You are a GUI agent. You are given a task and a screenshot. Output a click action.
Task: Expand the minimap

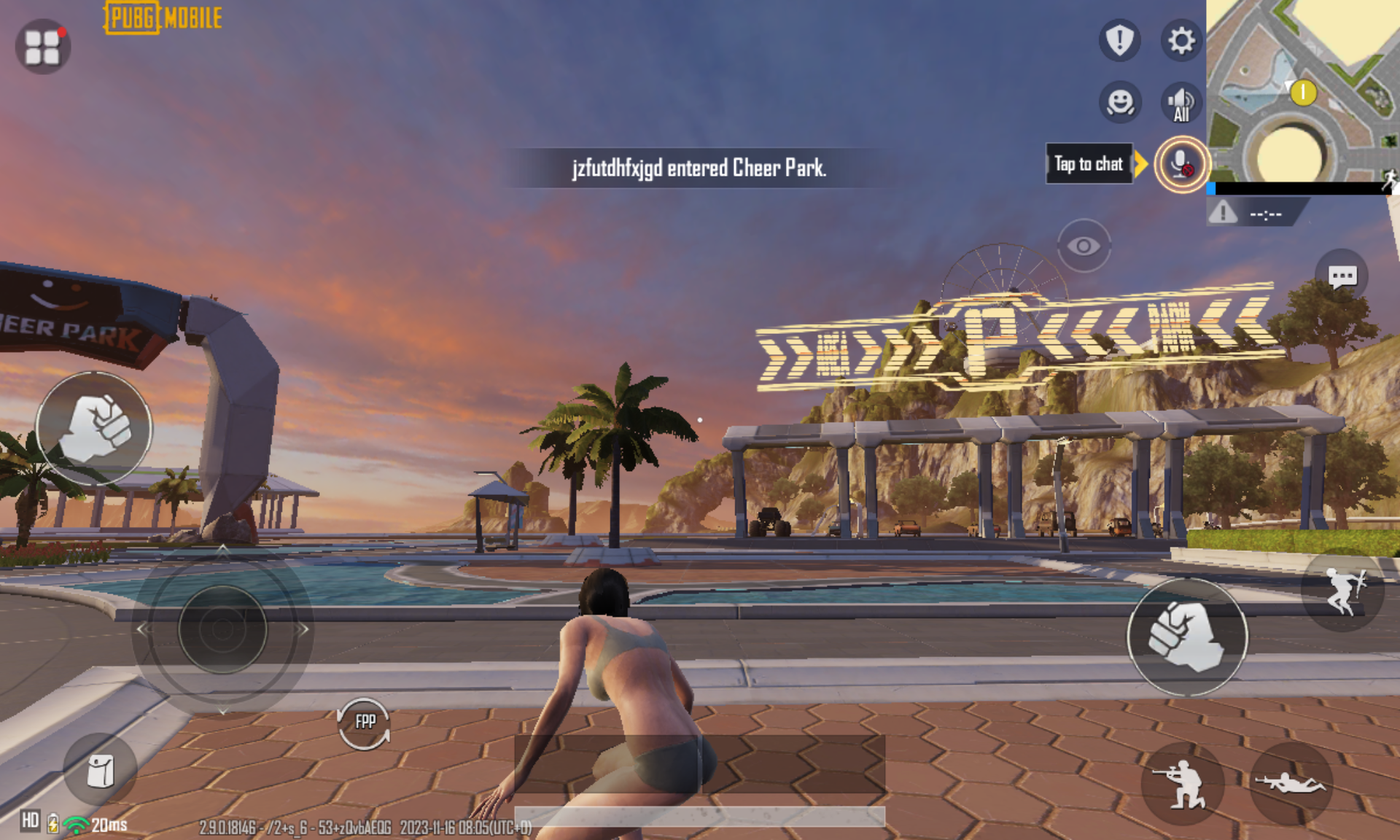(1302, 90)
